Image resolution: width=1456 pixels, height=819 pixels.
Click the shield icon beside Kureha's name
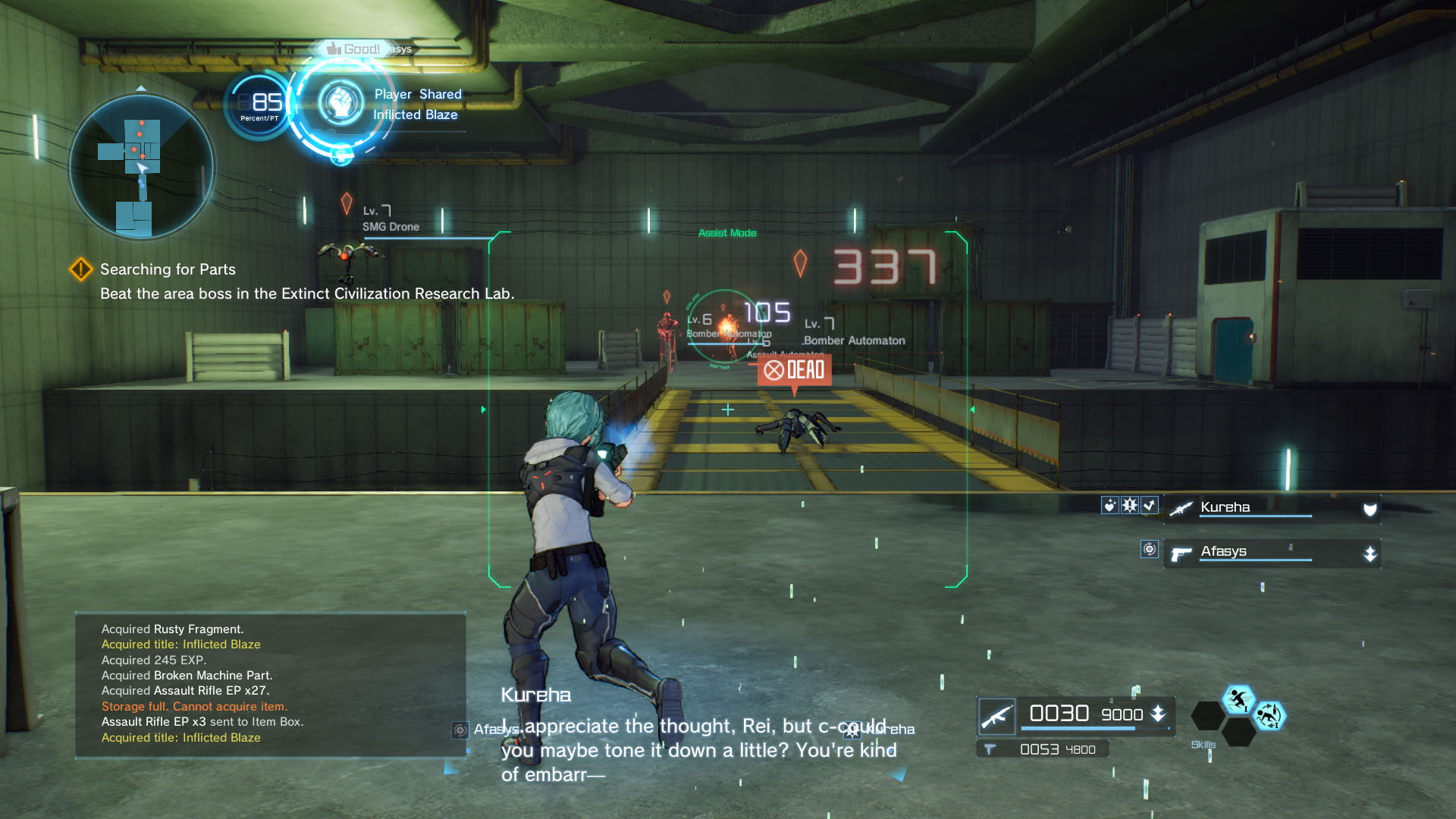click(1370, 510)
